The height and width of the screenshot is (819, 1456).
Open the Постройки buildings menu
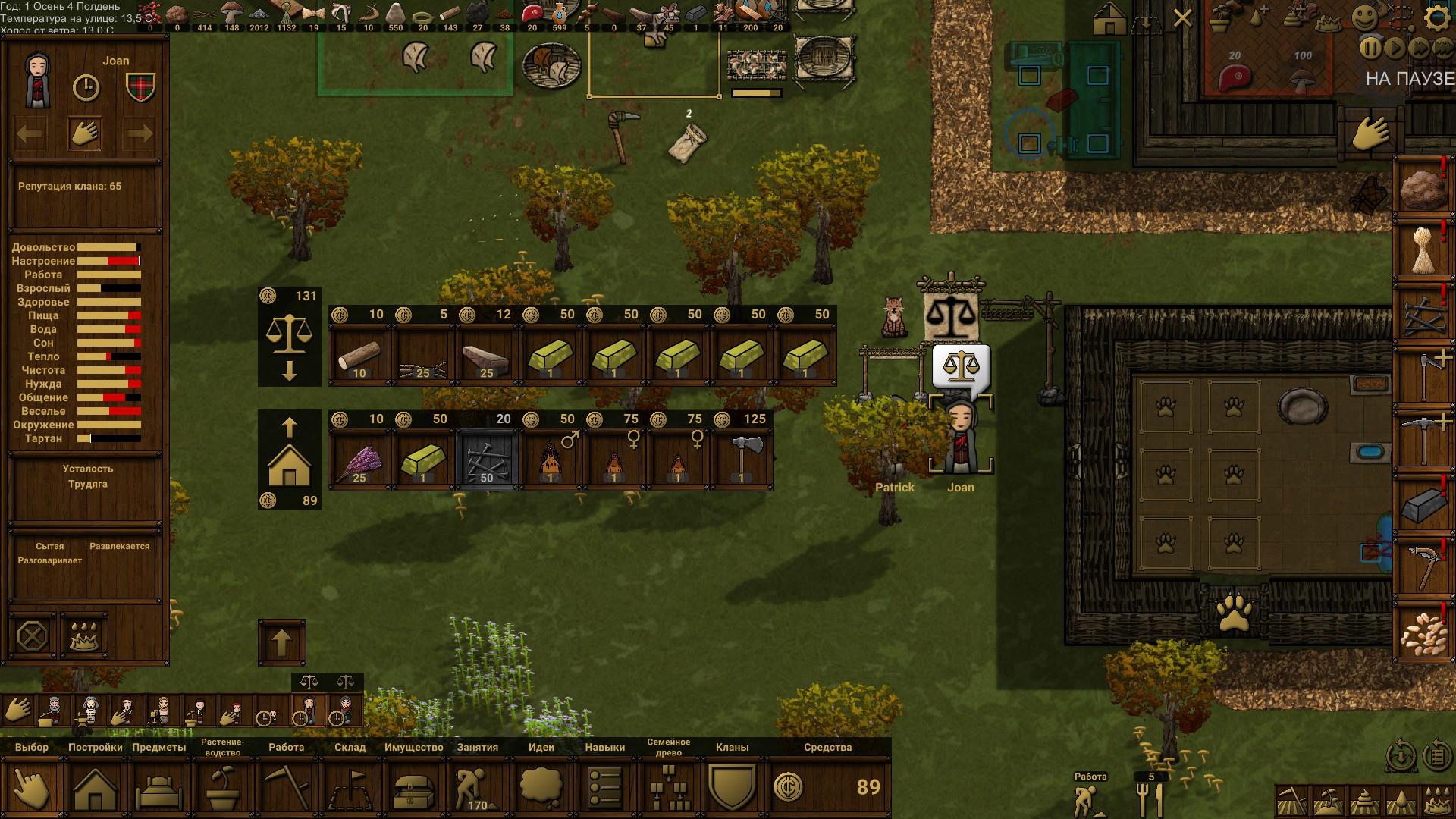click(x=96, y=789)
